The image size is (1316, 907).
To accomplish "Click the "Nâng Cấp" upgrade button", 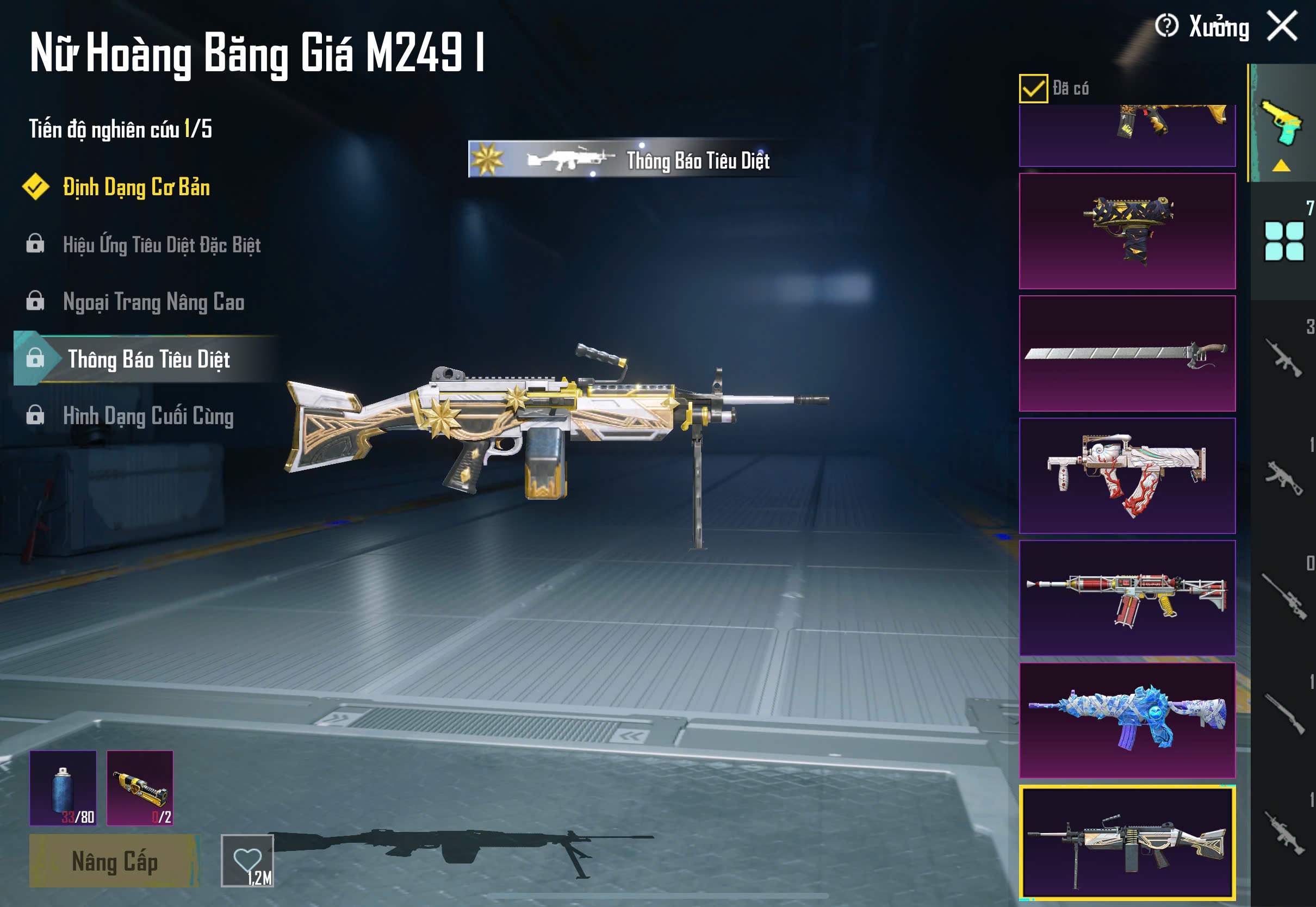I will [114, 861].
